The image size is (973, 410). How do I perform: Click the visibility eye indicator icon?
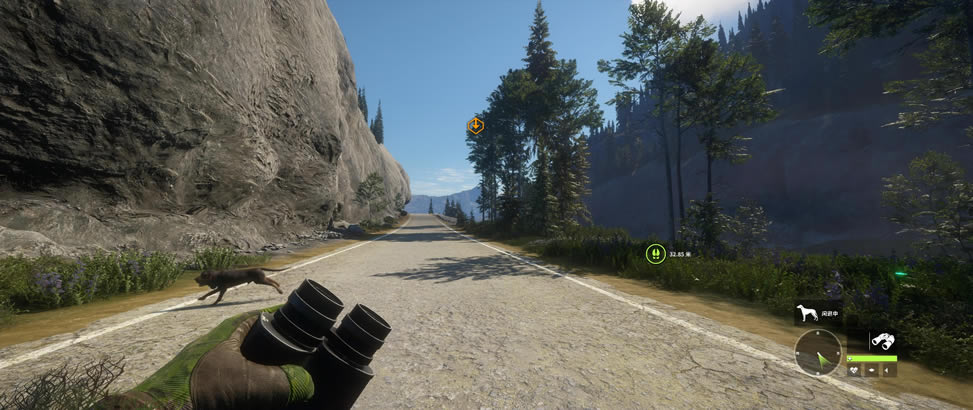pyautogui.click(x=872, y=369)
